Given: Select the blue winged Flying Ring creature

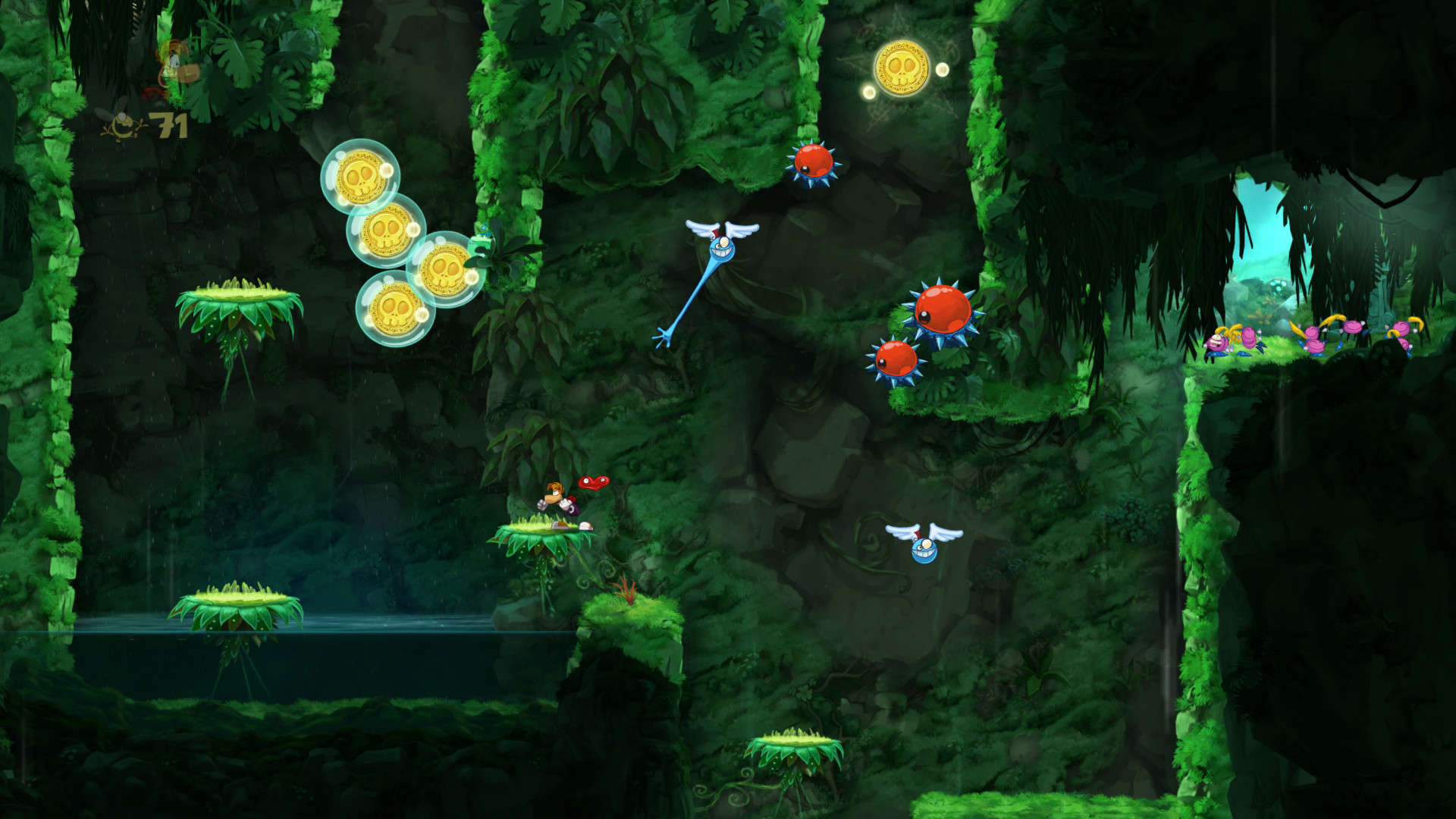Looking at the screenshot, I should (720, 246).
